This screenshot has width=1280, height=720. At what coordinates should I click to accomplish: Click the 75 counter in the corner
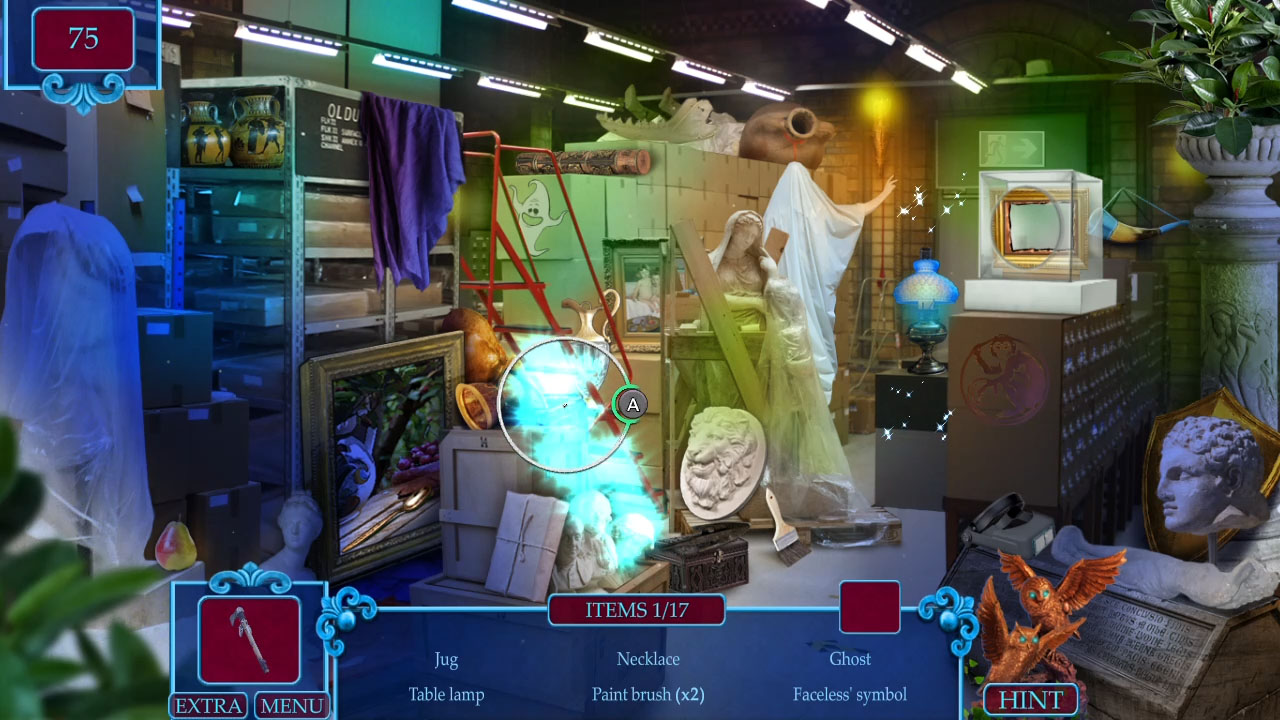point(84,38)
